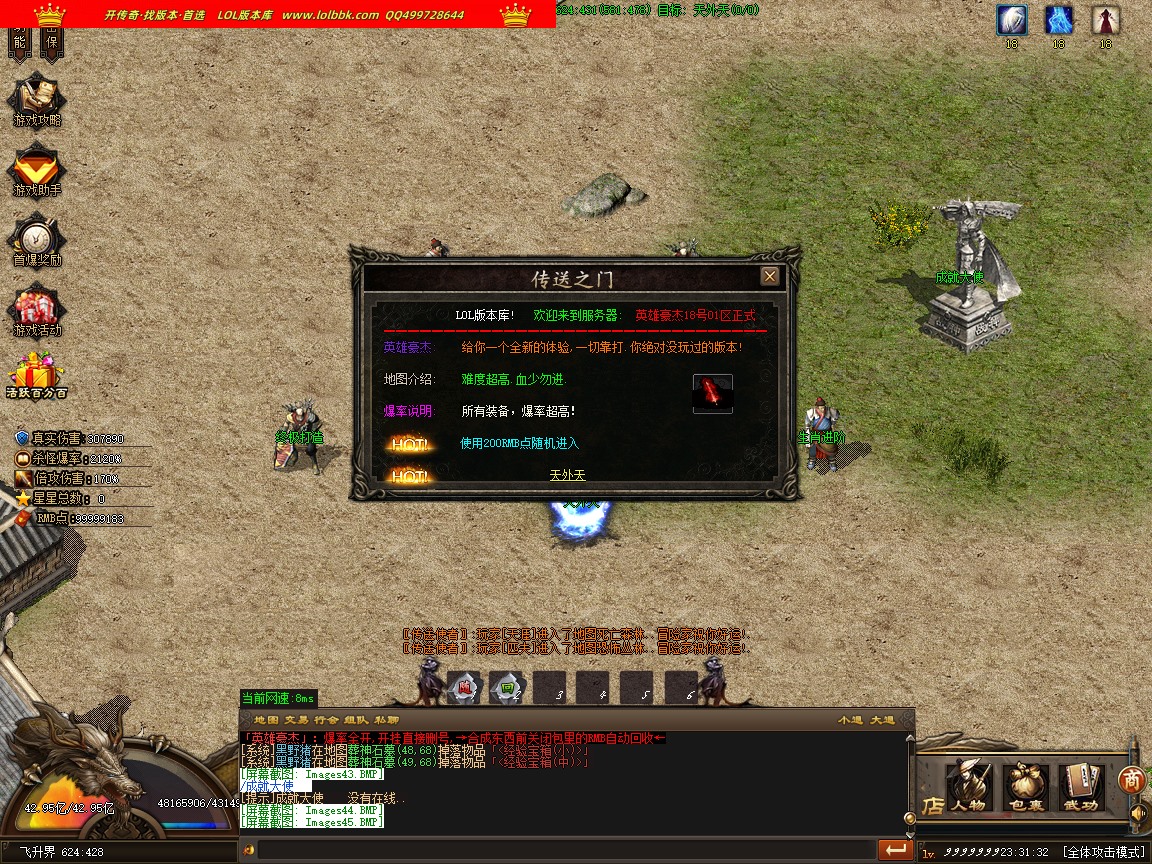The image size is (1152, 864).
Task: Select 使用200RMB点随机进入 option
Action: [x=519, y=443]
